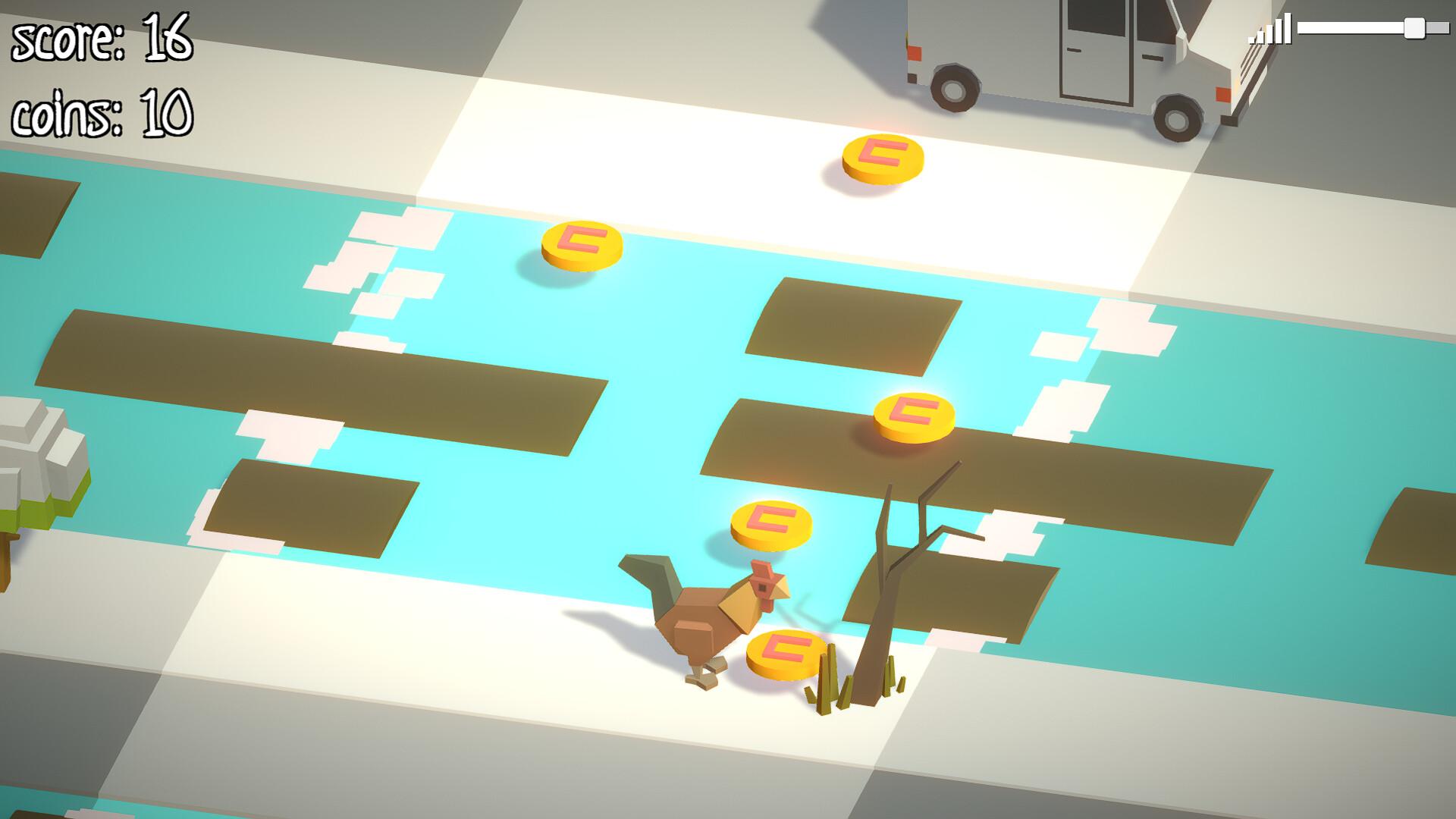Click the coins counter showing 10

point(102,114)
